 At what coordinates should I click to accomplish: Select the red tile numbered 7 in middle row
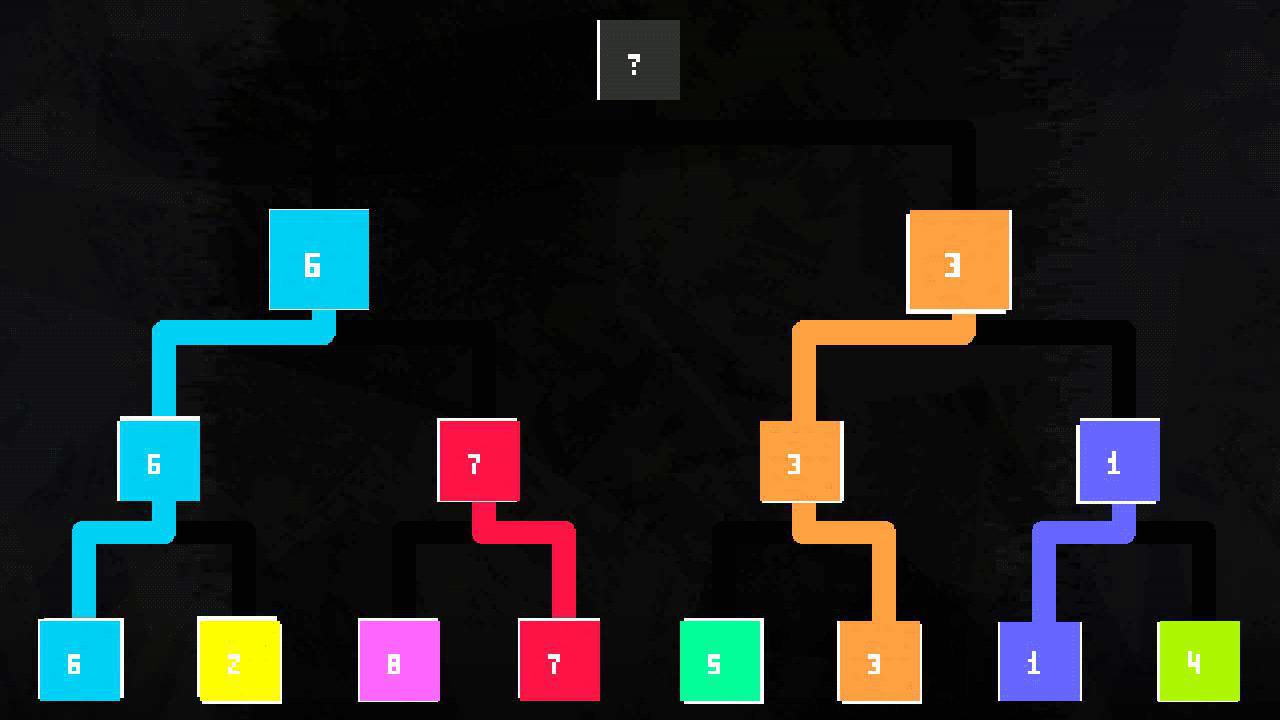click(x=478, y=460)
